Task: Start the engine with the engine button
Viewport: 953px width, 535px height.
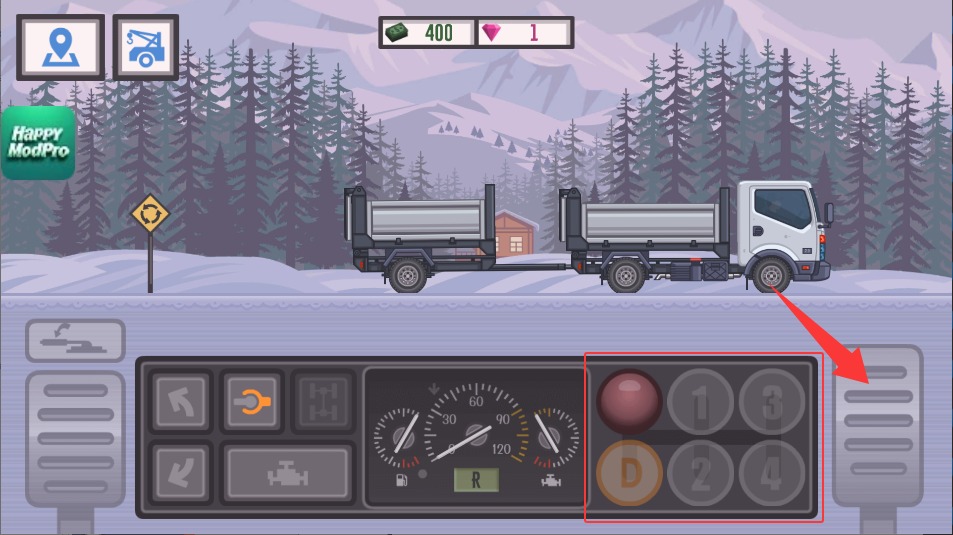Action: point(287,473)
